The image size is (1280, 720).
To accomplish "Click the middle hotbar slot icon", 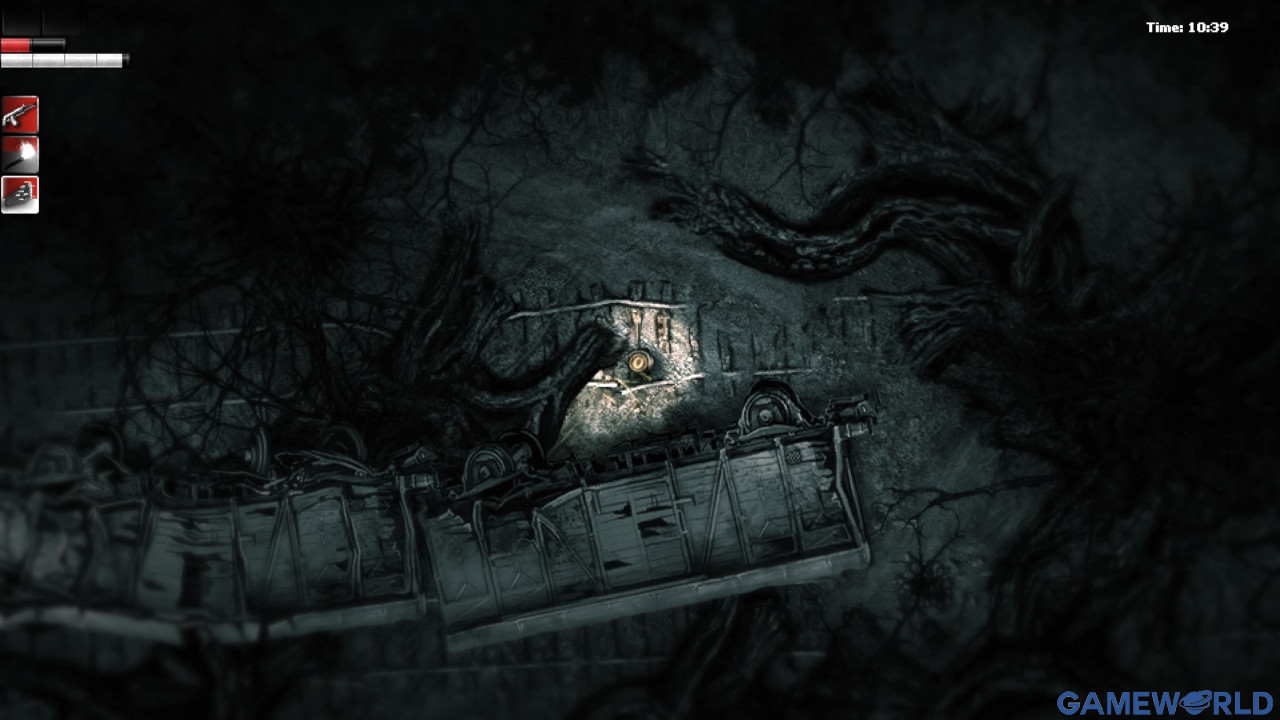I will click(x=22, y=153).
